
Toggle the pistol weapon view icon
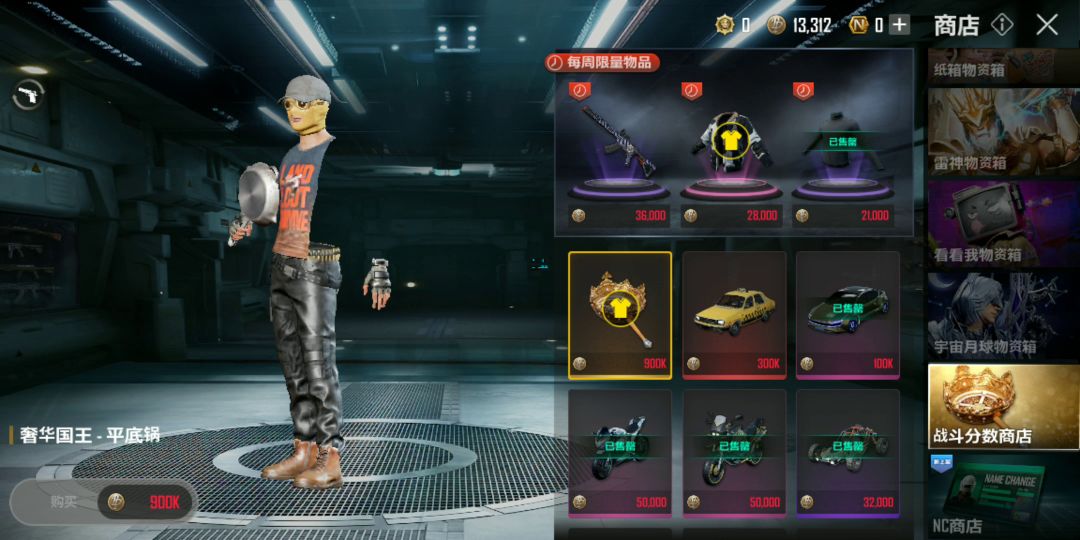[x=28, y=95]
